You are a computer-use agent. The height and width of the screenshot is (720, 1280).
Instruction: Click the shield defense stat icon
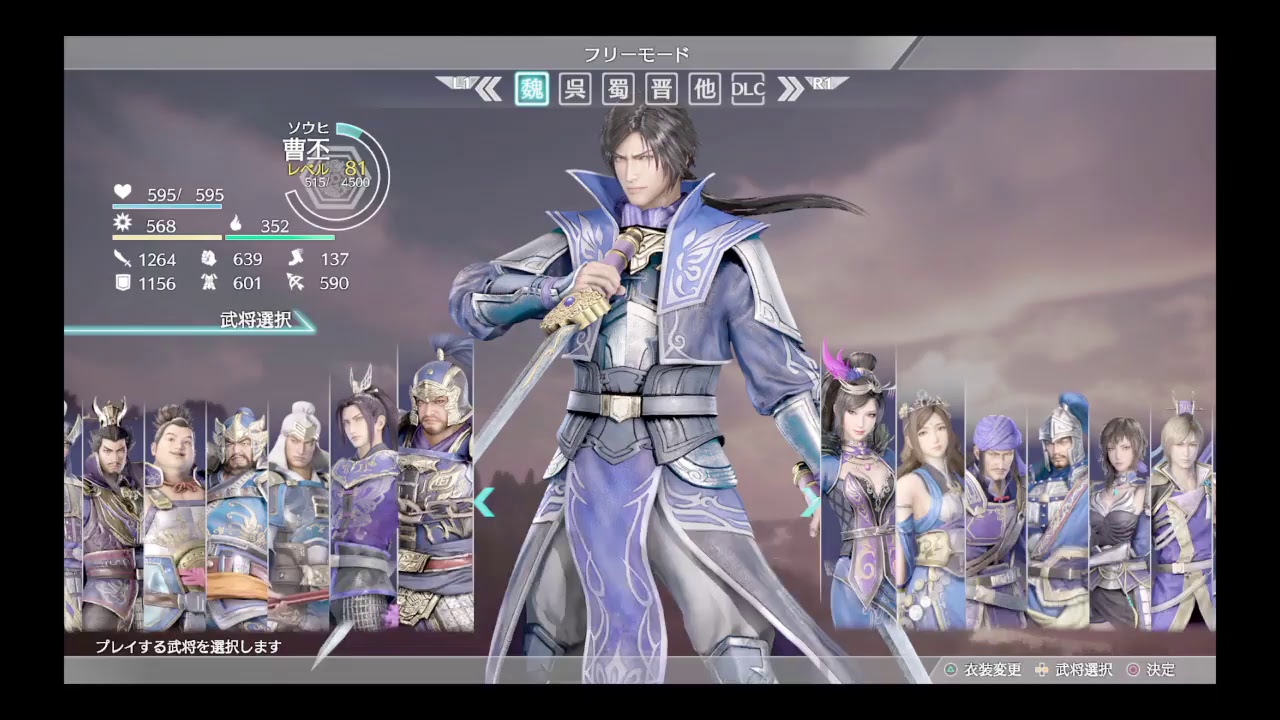(122, 283)
